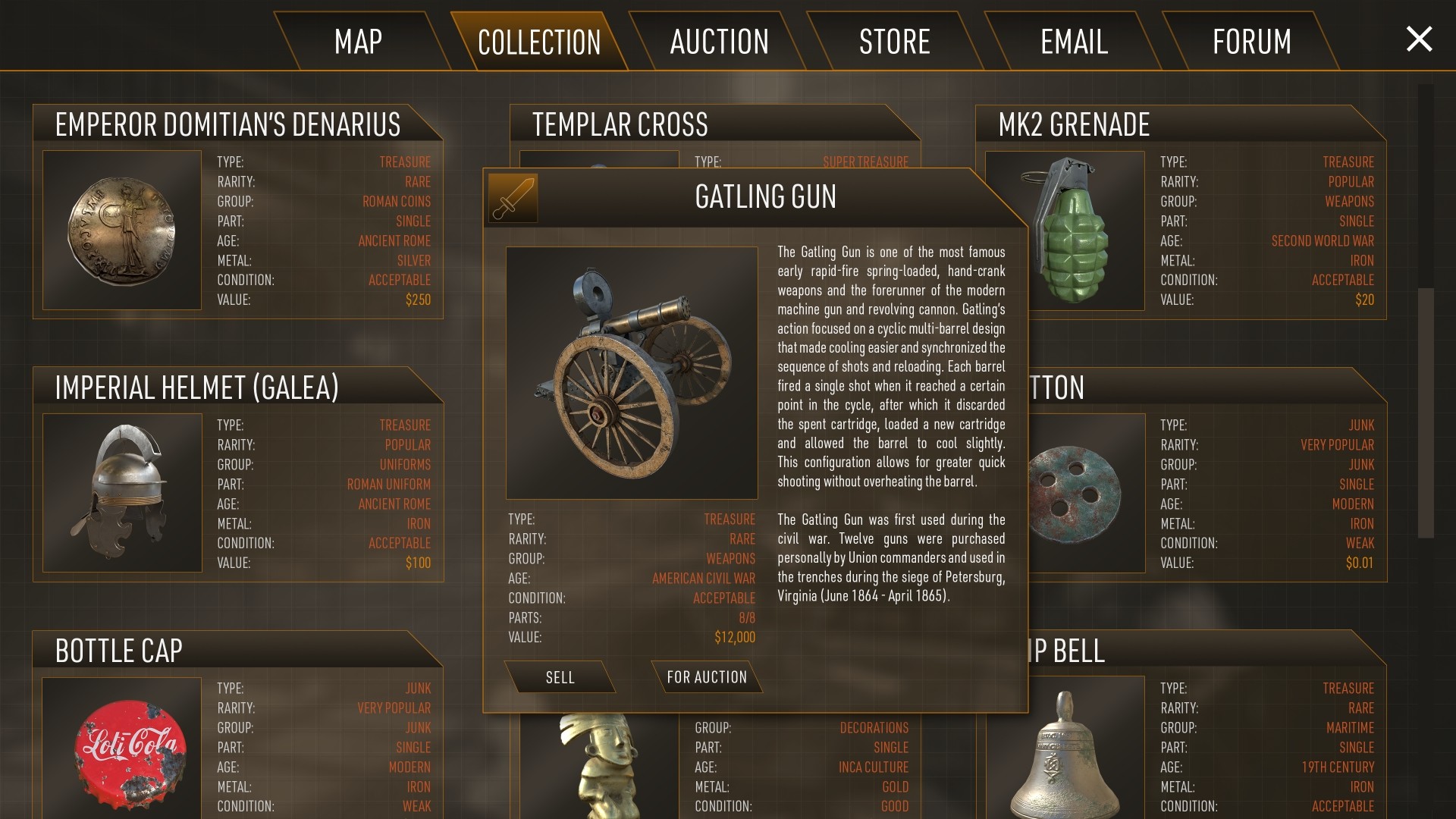The image size is (1456, 819).
Task: Close the collection screen with the X
Action: click(1418, 40)
